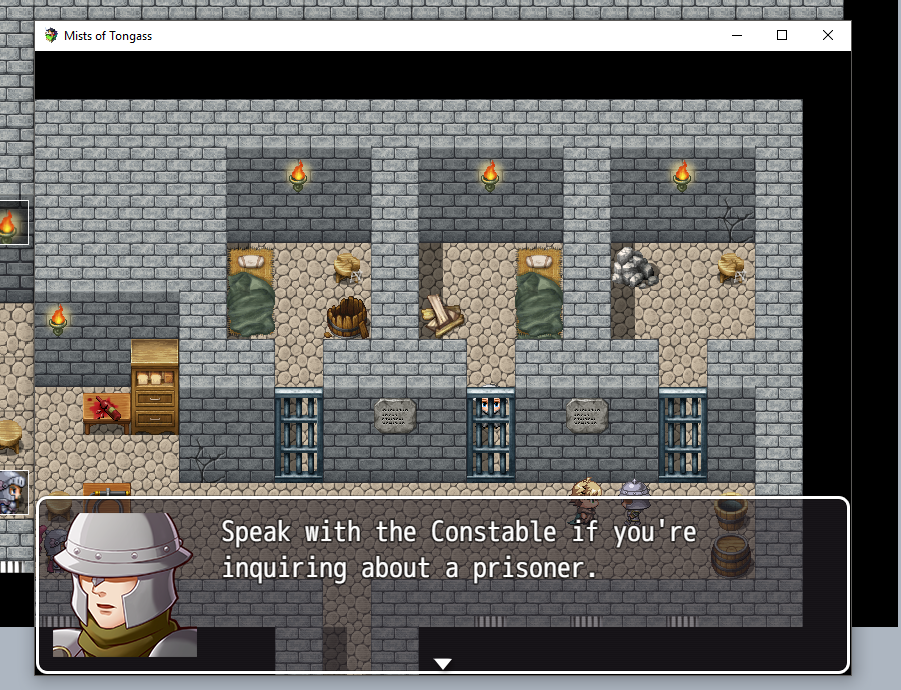Screen dimensions: 901x690
Task: Advance dialogue using the white arrow indicator
Action: 443,663
